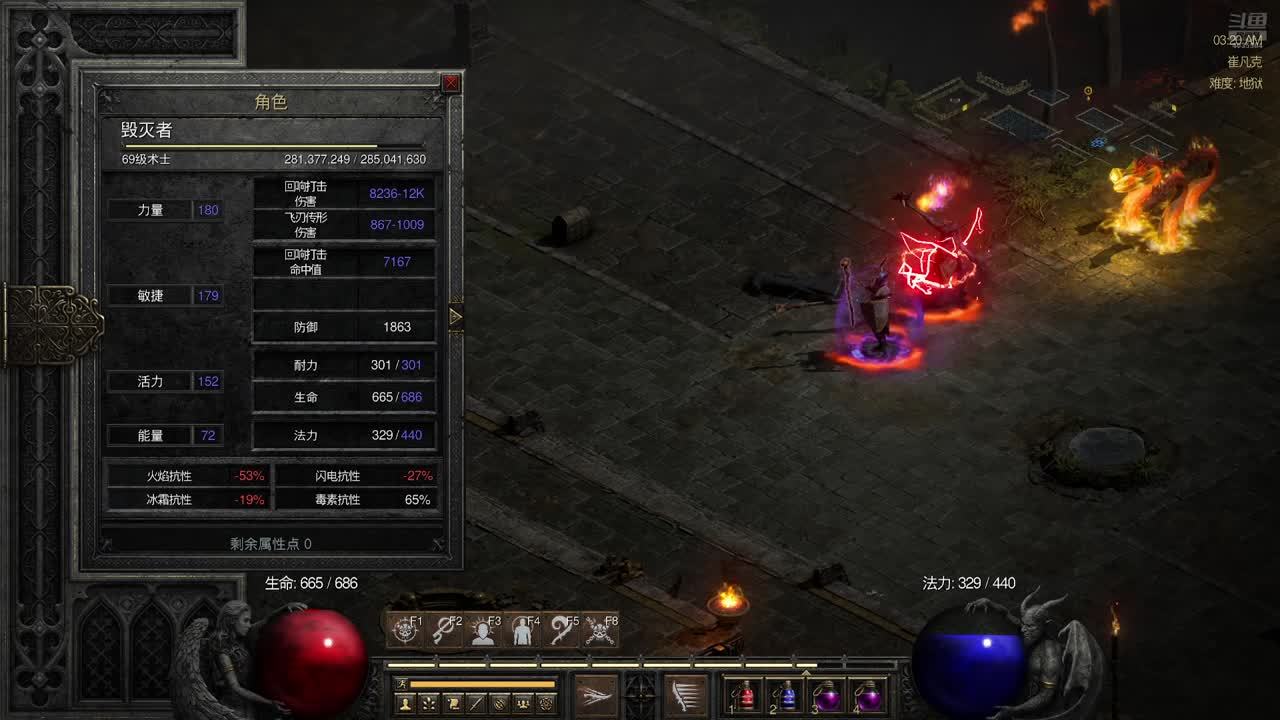Viewport: 1280px width, 720px height.
Task: Open the quest scroll mini-menu button
Action: click(x=453, y=704)
